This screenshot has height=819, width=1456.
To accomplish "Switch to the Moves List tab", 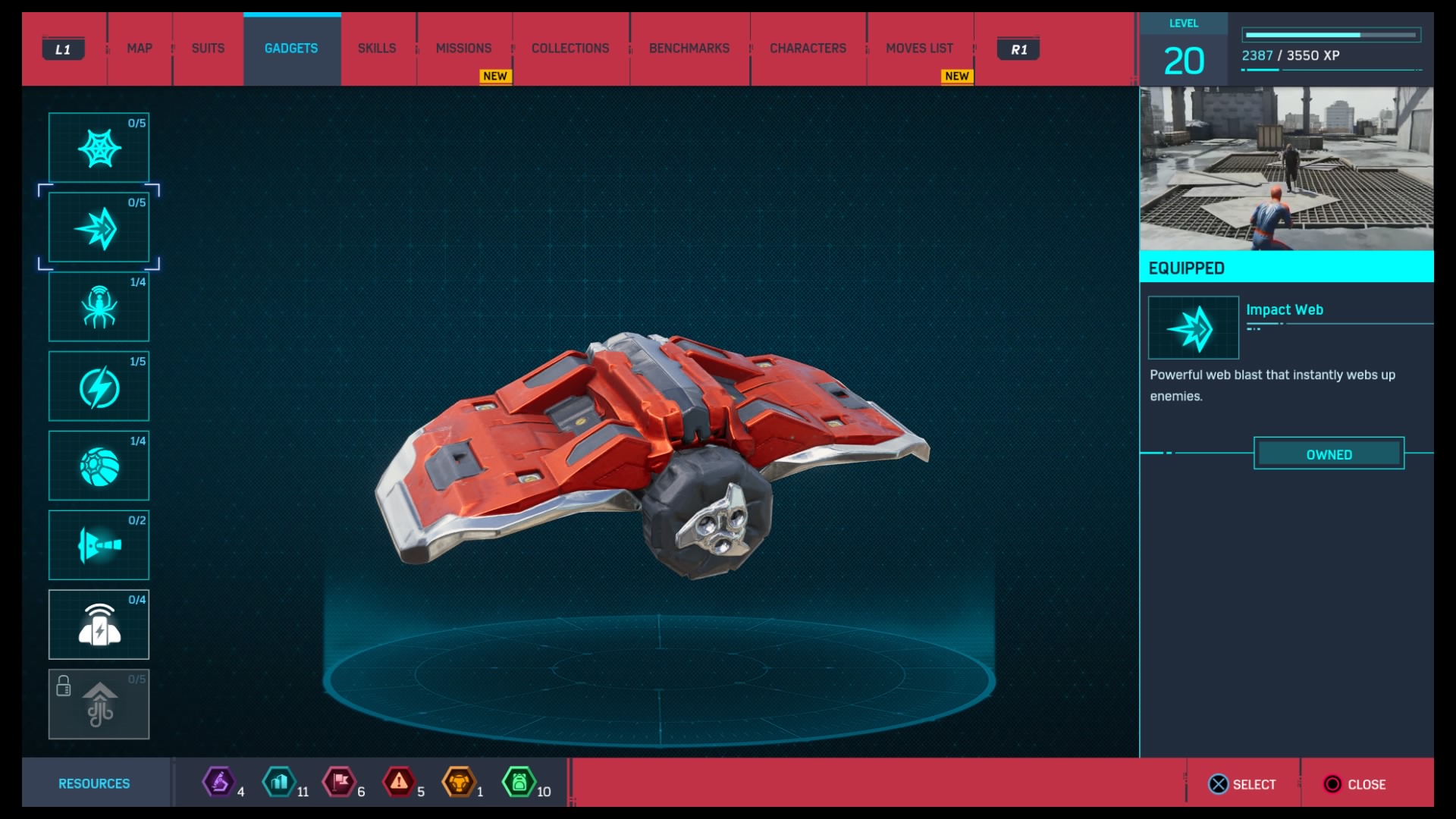I will (919, 49).
